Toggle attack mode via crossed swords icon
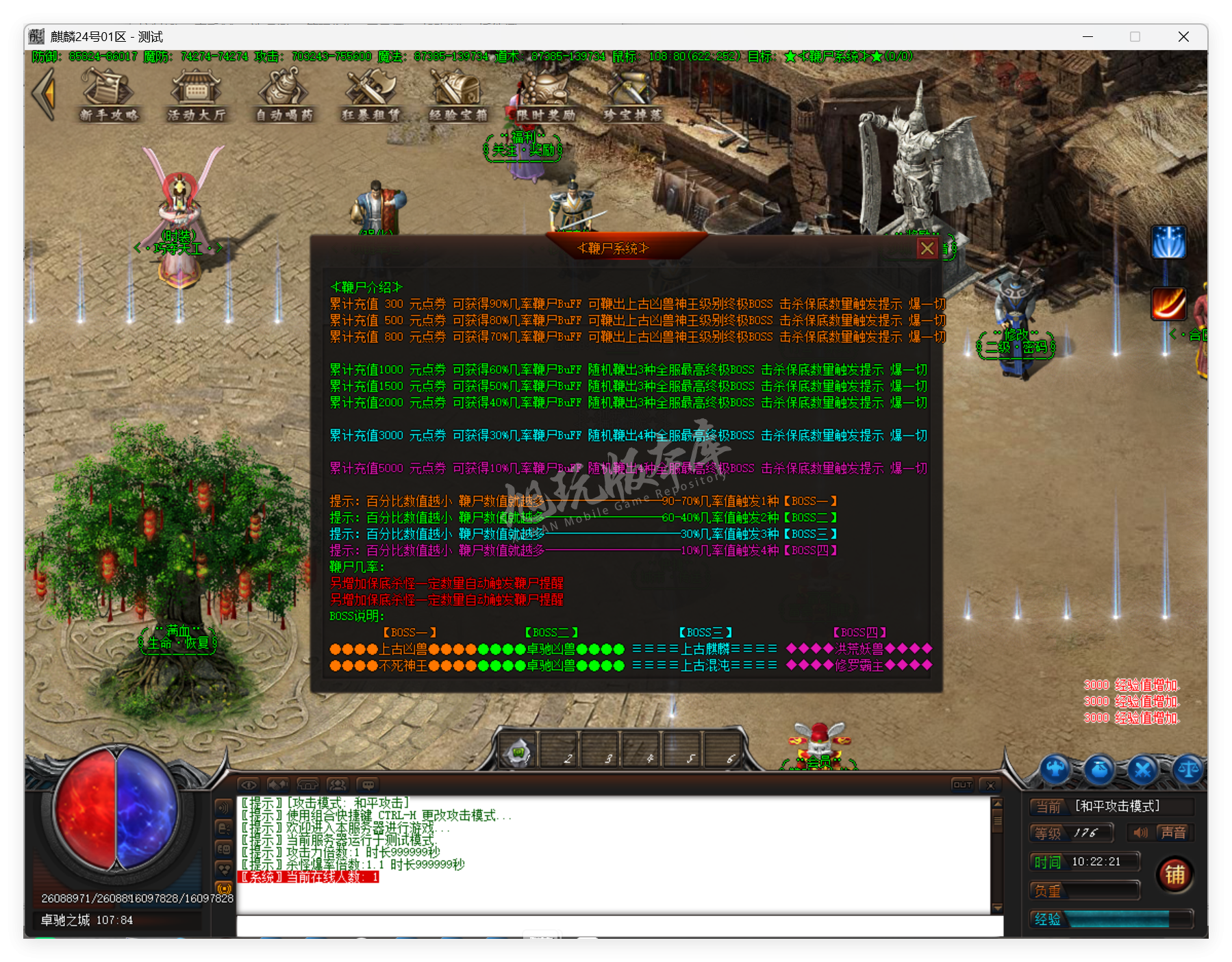The image size is (1232, 962). (1142, 769)
